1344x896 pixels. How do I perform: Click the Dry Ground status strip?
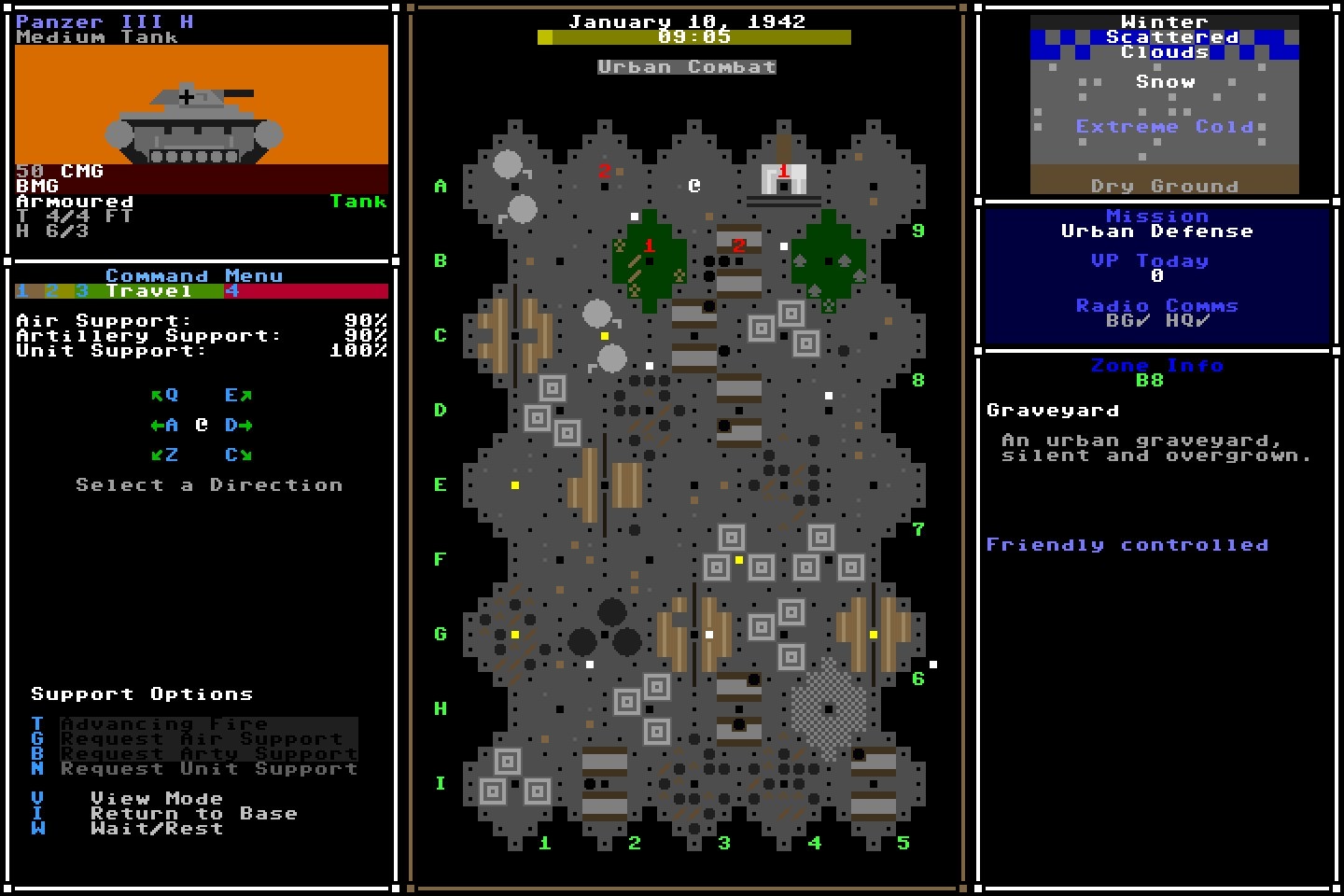click(x=1165, y=185)
